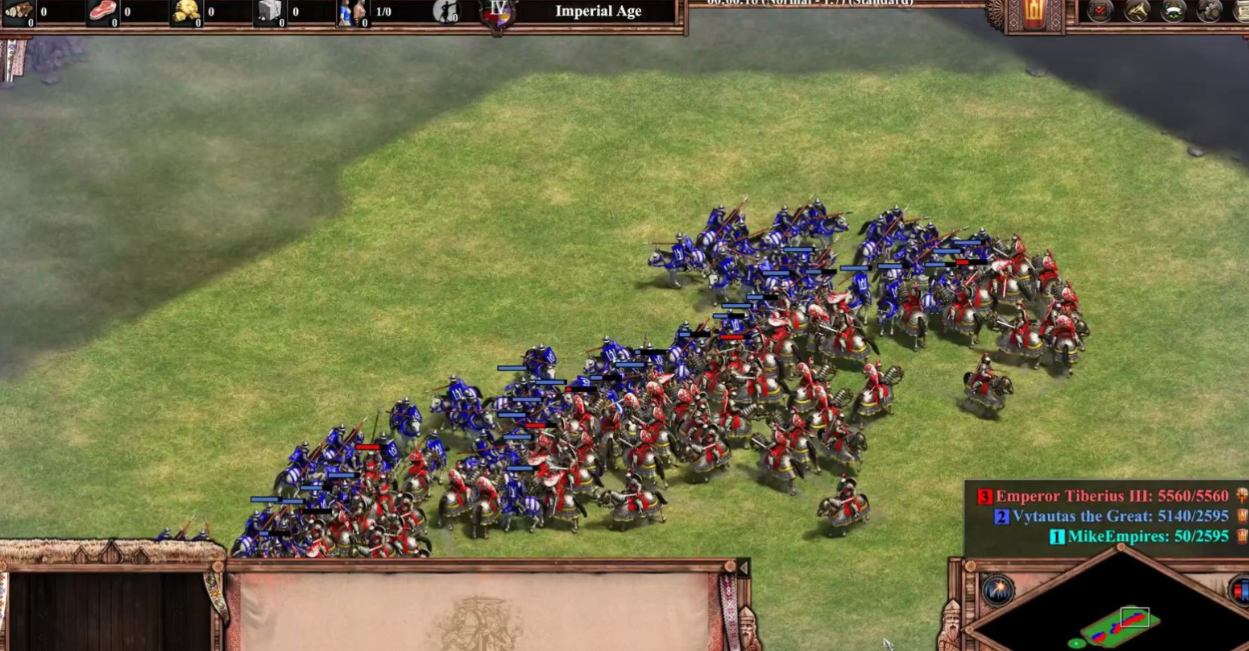Click the red banner castle button

click(x=1034, y=13)
